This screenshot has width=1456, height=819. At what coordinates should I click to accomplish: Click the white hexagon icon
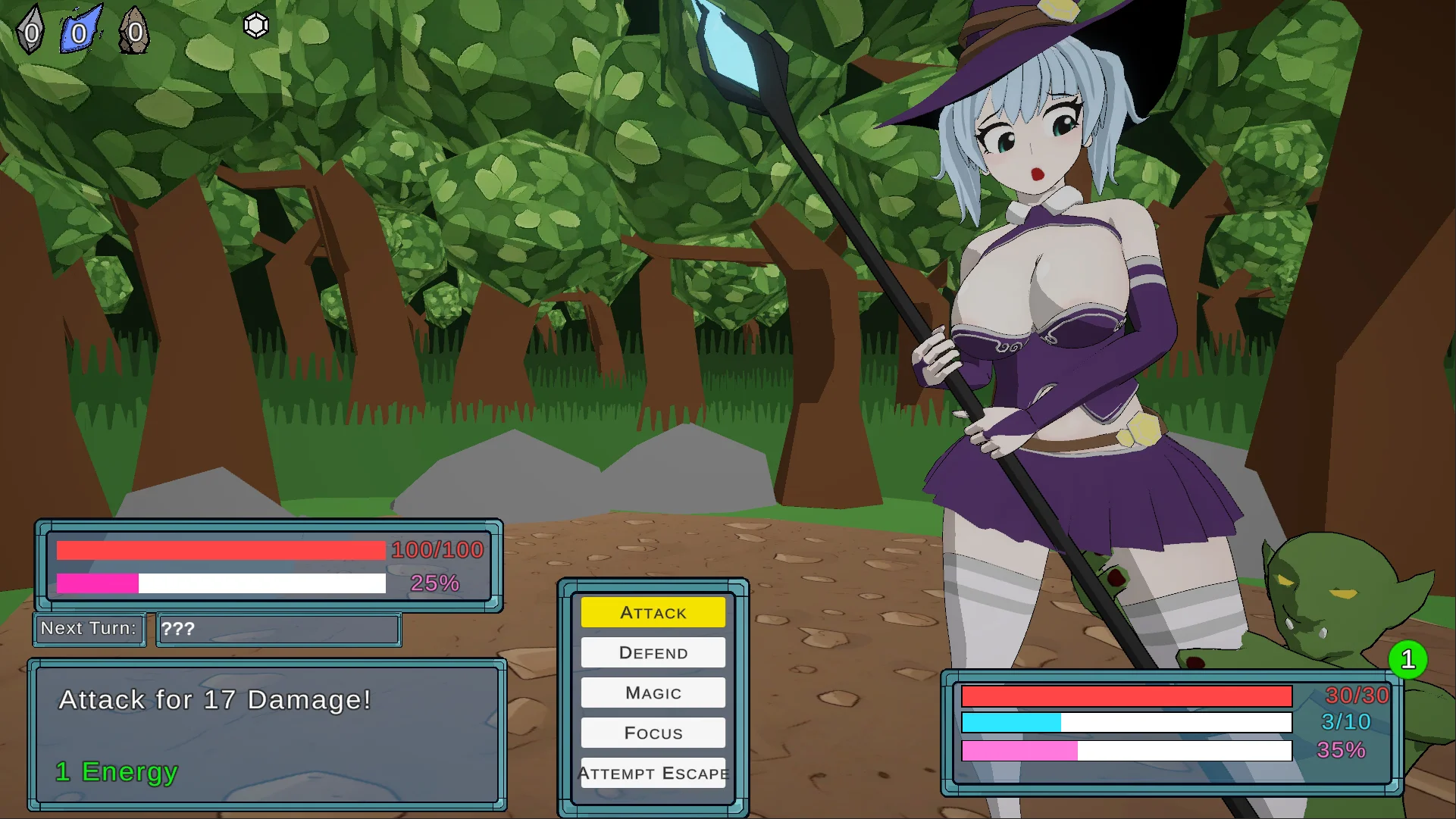click(256, 26)
